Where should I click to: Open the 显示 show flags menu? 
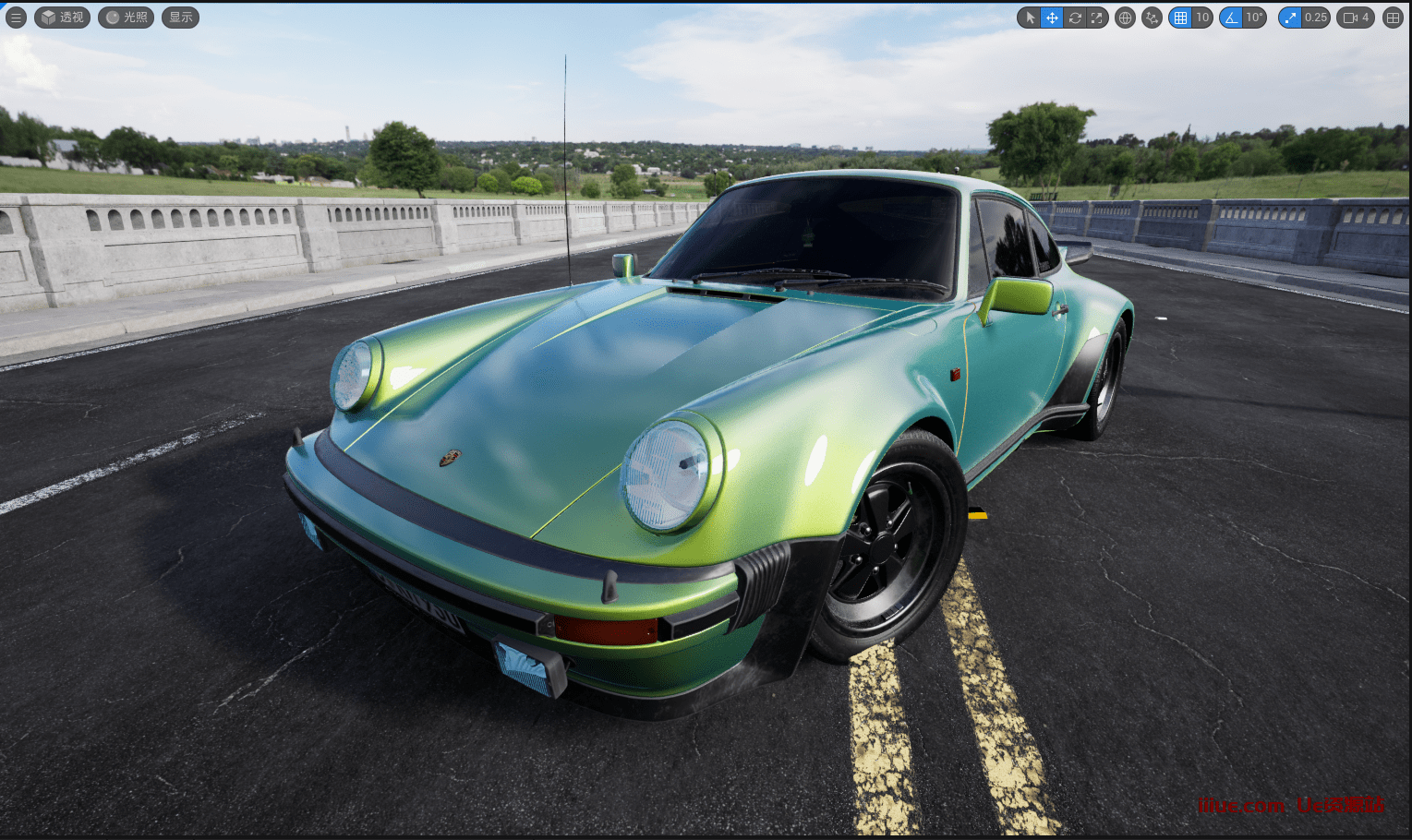[x=180, y=18]
